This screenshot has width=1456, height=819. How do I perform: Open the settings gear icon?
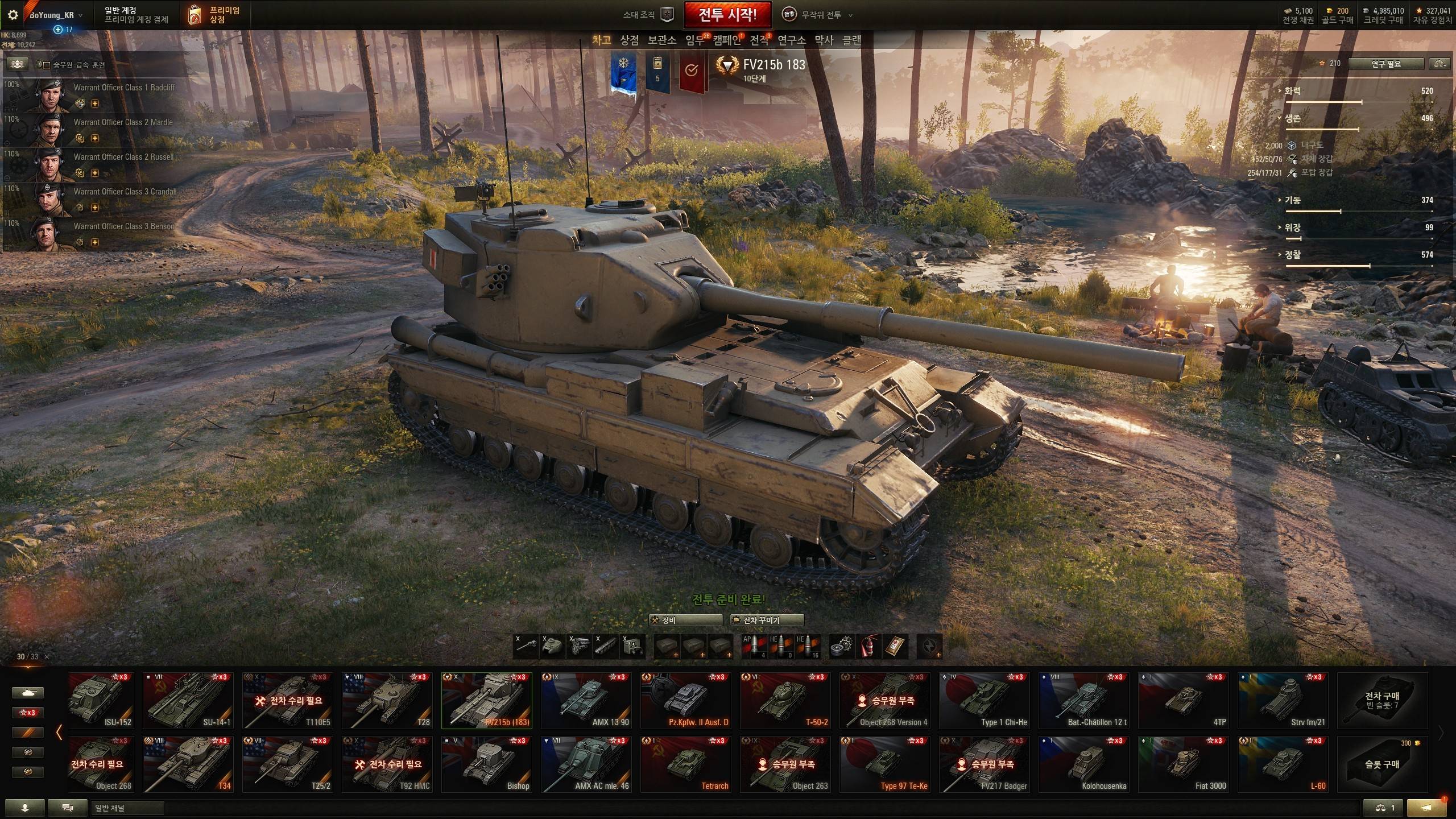[x=13, y=15]
